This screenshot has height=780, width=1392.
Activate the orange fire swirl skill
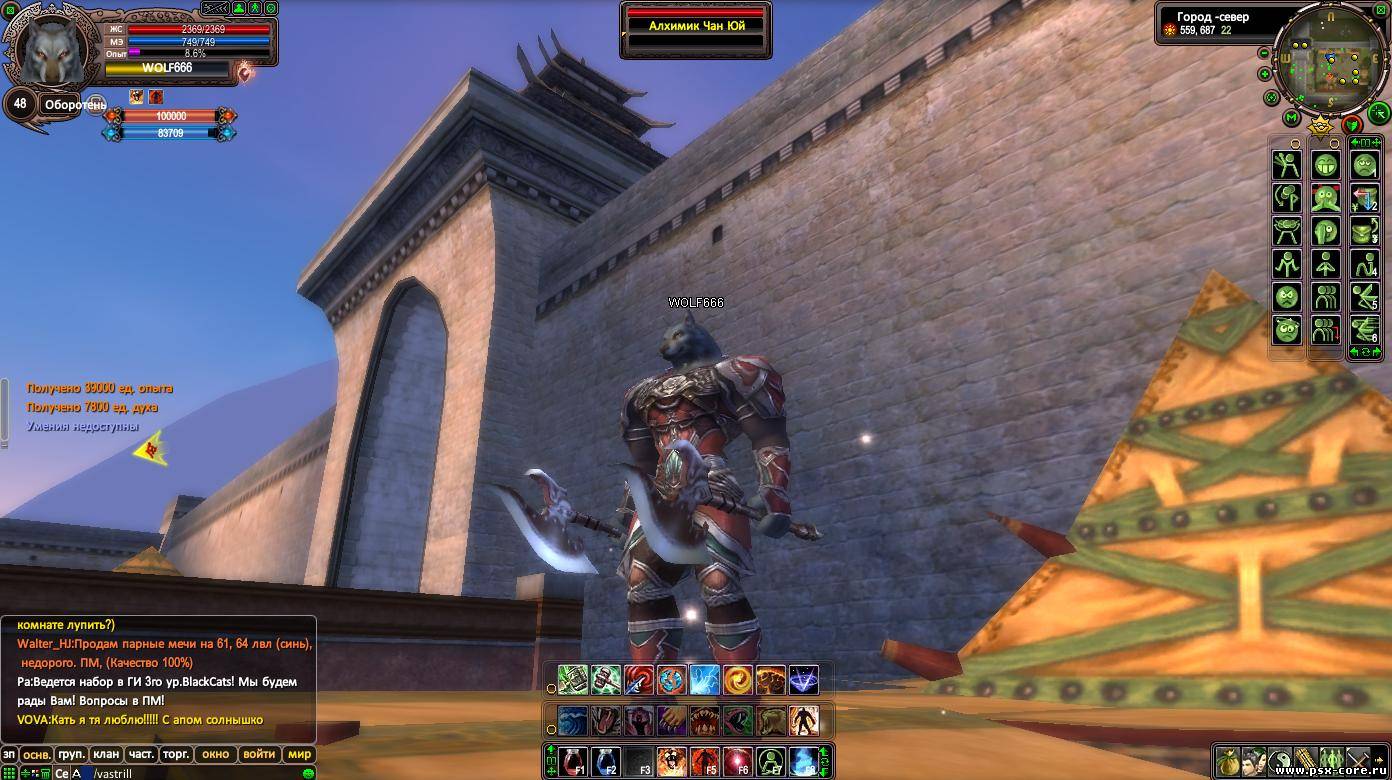pos(738,680)
